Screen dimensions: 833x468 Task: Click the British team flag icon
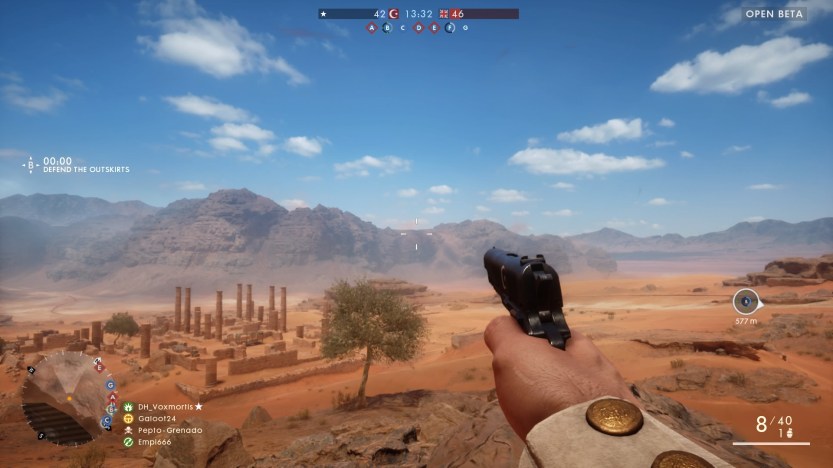click(x=444, y=14)
